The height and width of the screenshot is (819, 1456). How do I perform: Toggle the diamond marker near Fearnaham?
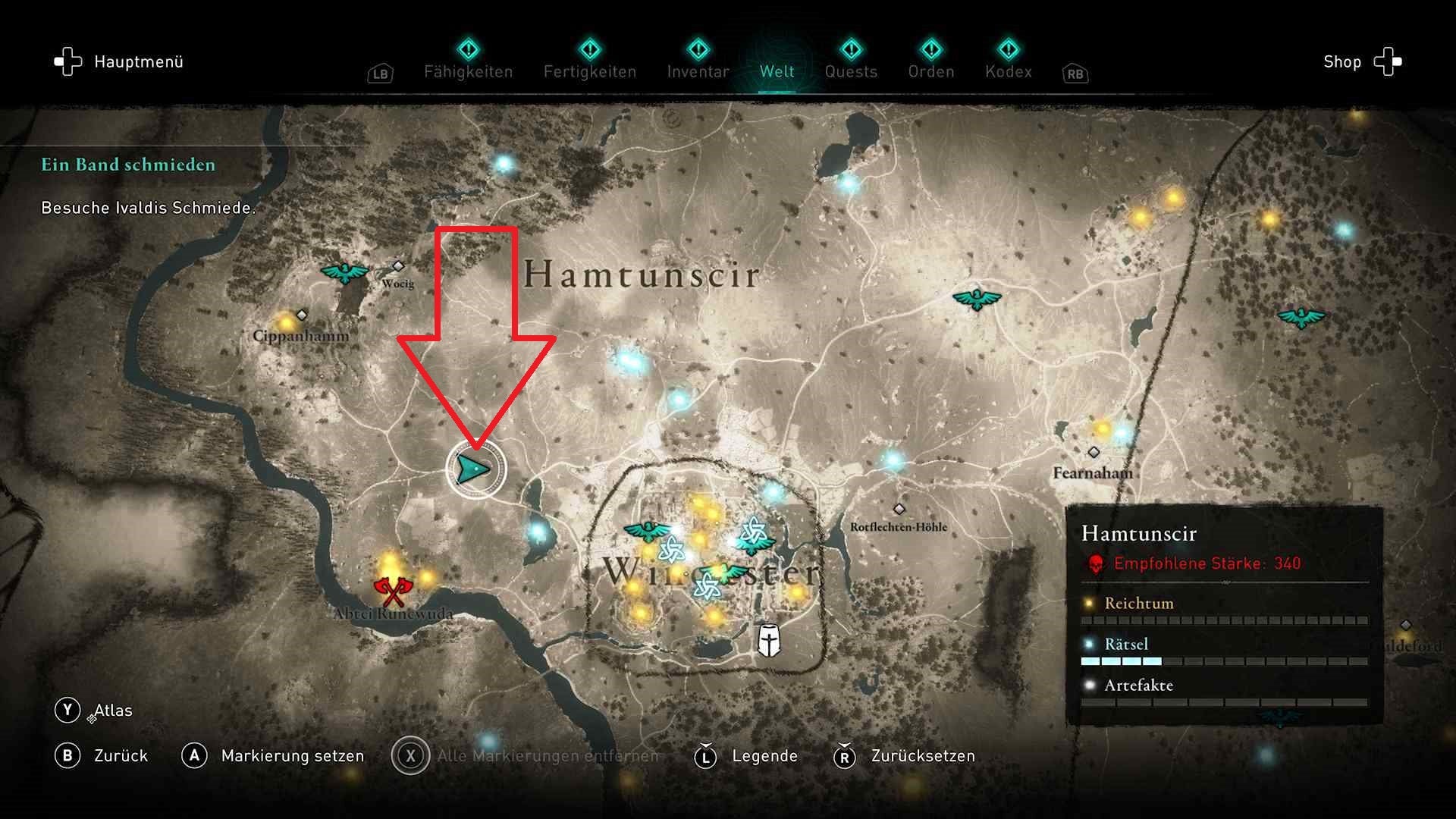(x=1094, y=453)
